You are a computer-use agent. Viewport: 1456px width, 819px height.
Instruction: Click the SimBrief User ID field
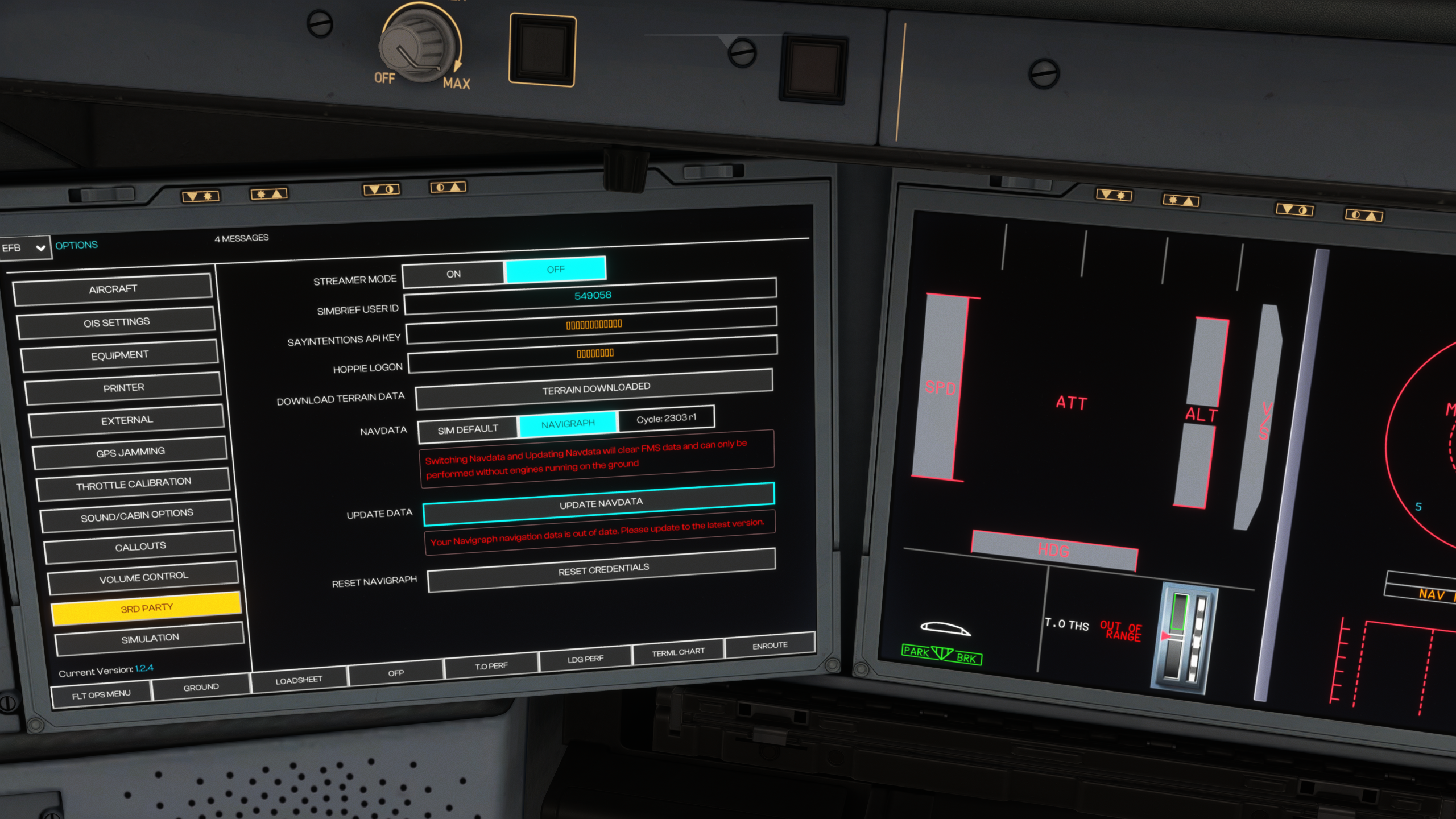(591, 296)
